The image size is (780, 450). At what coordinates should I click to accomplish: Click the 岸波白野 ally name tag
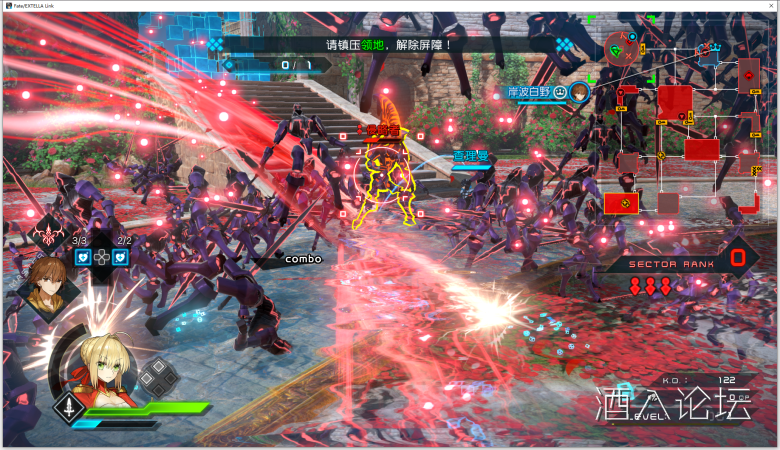pos(530,92)
